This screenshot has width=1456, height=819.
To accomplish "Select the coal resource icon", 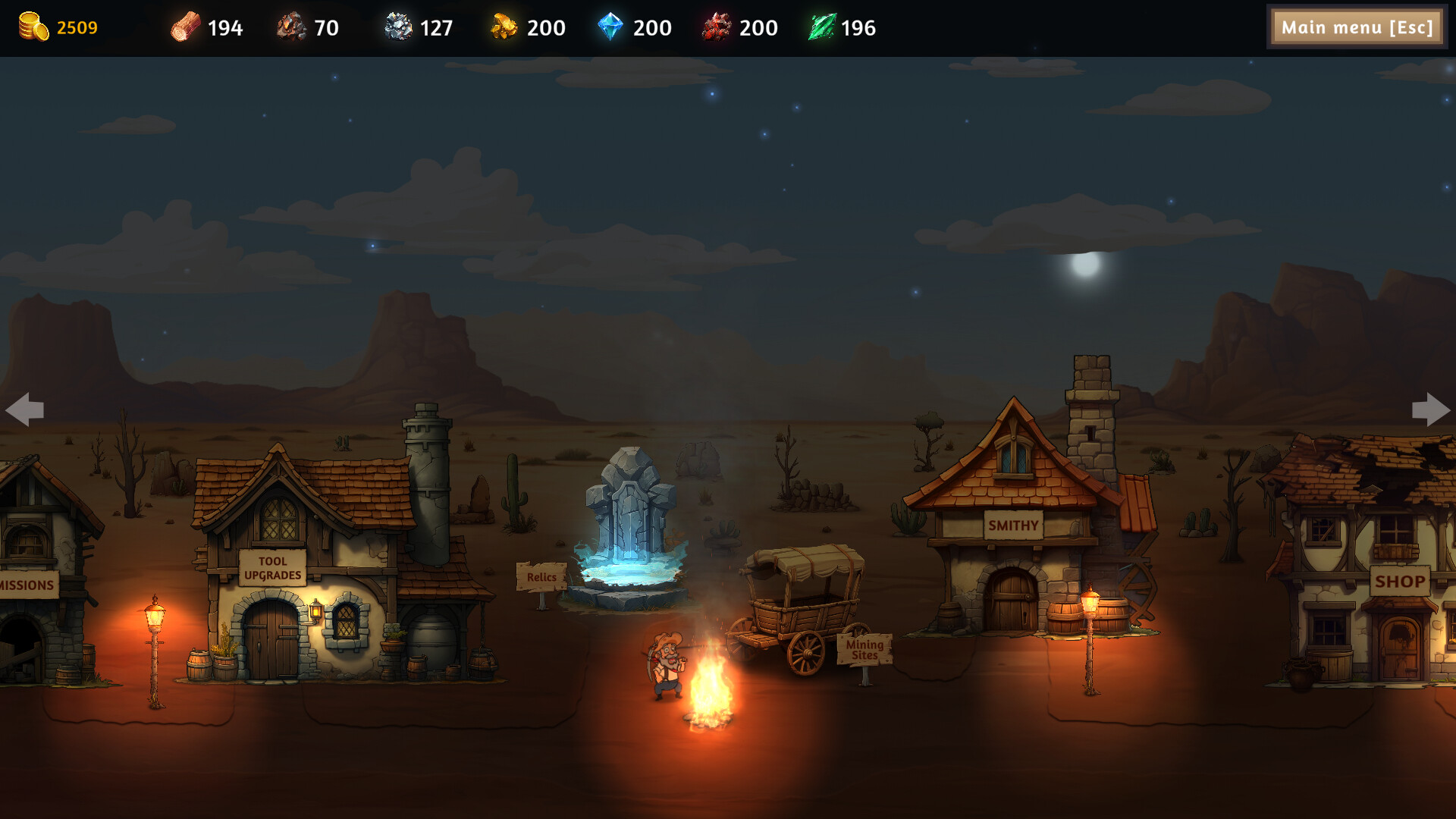I will [x=291, y=27].
